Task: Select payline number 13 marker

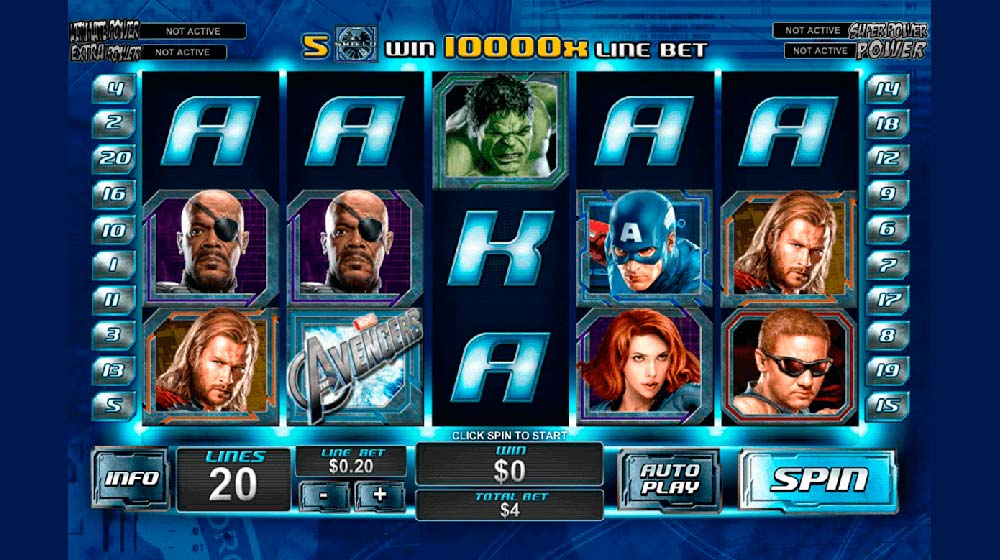Action: pos(115,369)
